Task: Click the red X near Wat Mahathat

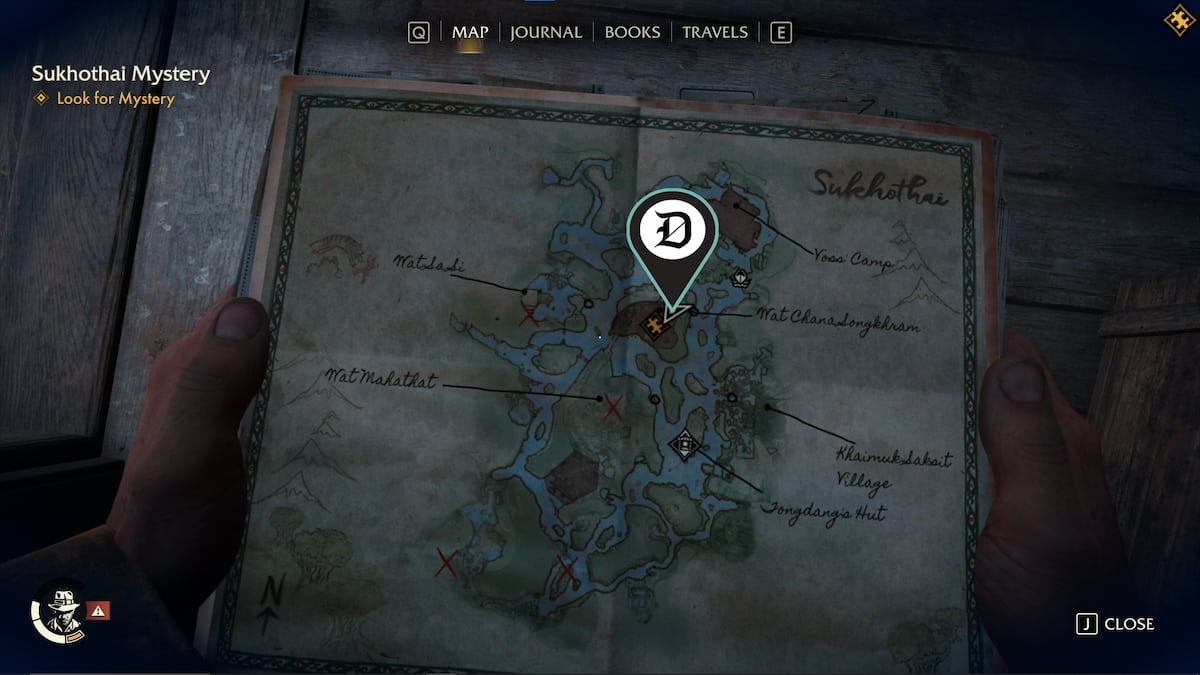Action: coord(614,407)
